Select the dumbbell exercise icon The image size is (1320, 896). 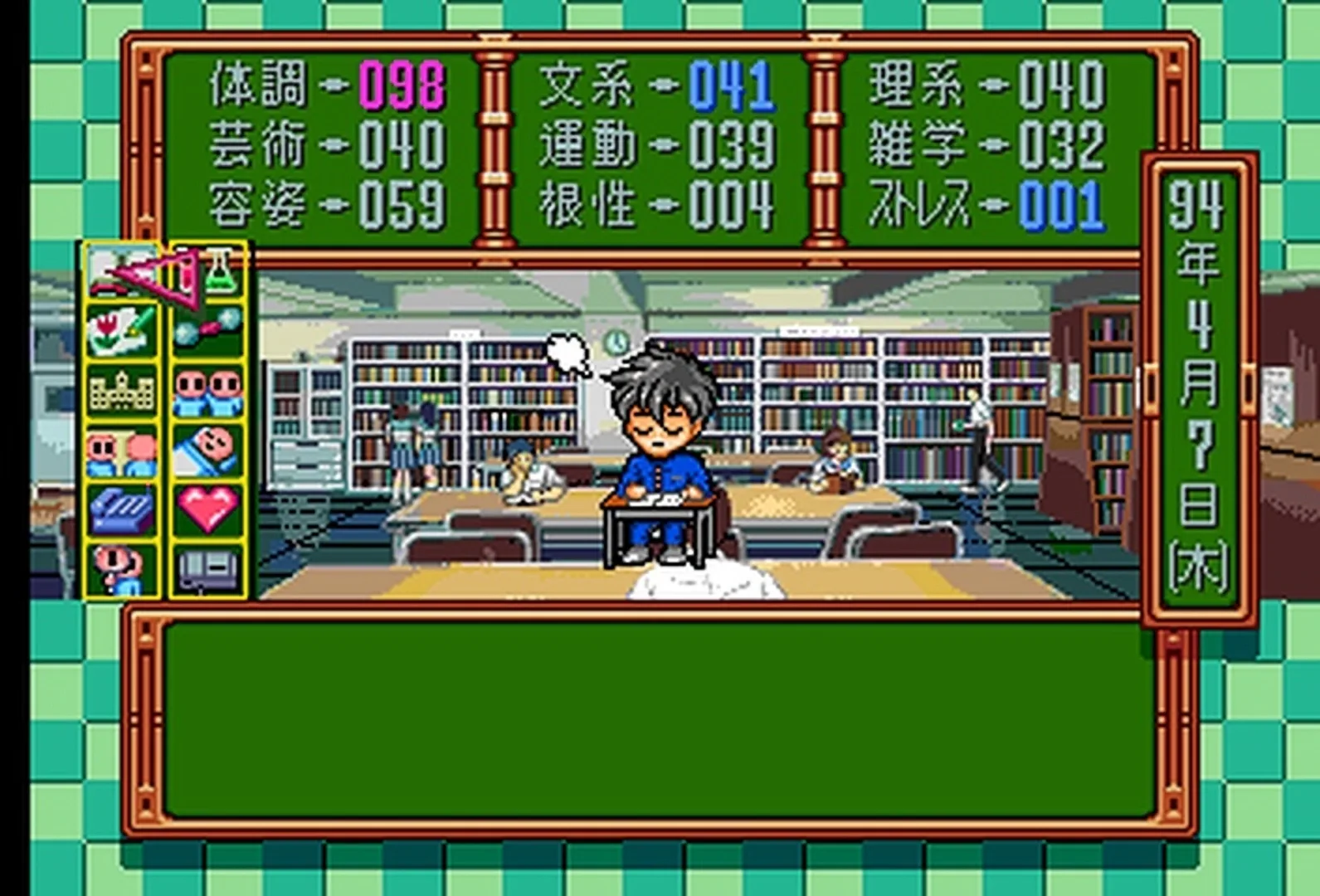click(209, 328)
